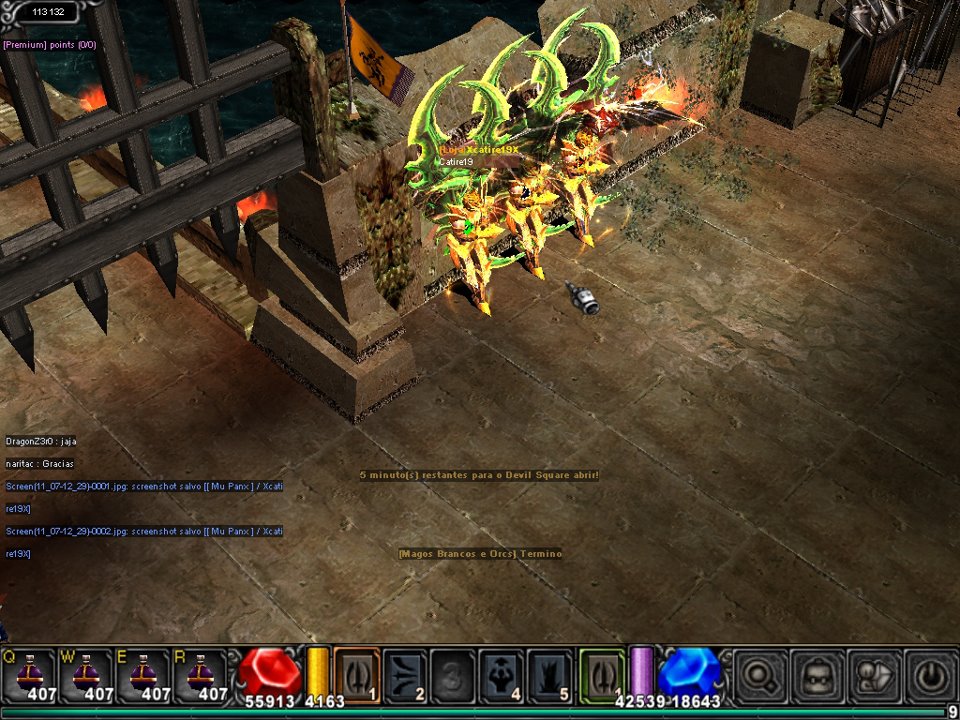Select skill slot 4 on the hotbar

502,675
